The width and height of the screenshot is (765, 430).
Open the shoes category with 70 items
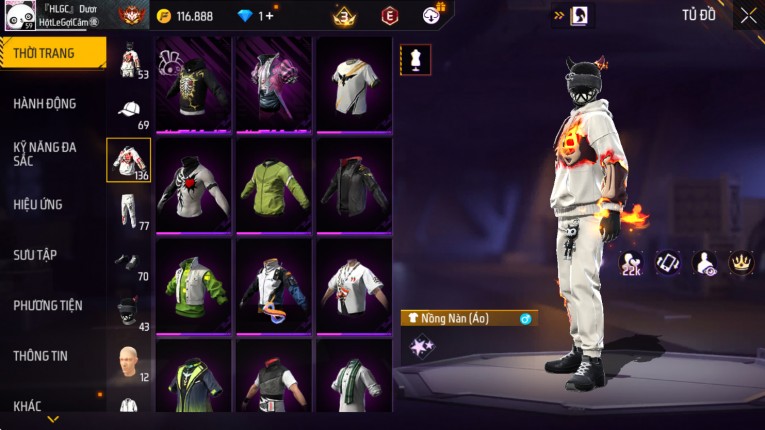coord(129,262)
